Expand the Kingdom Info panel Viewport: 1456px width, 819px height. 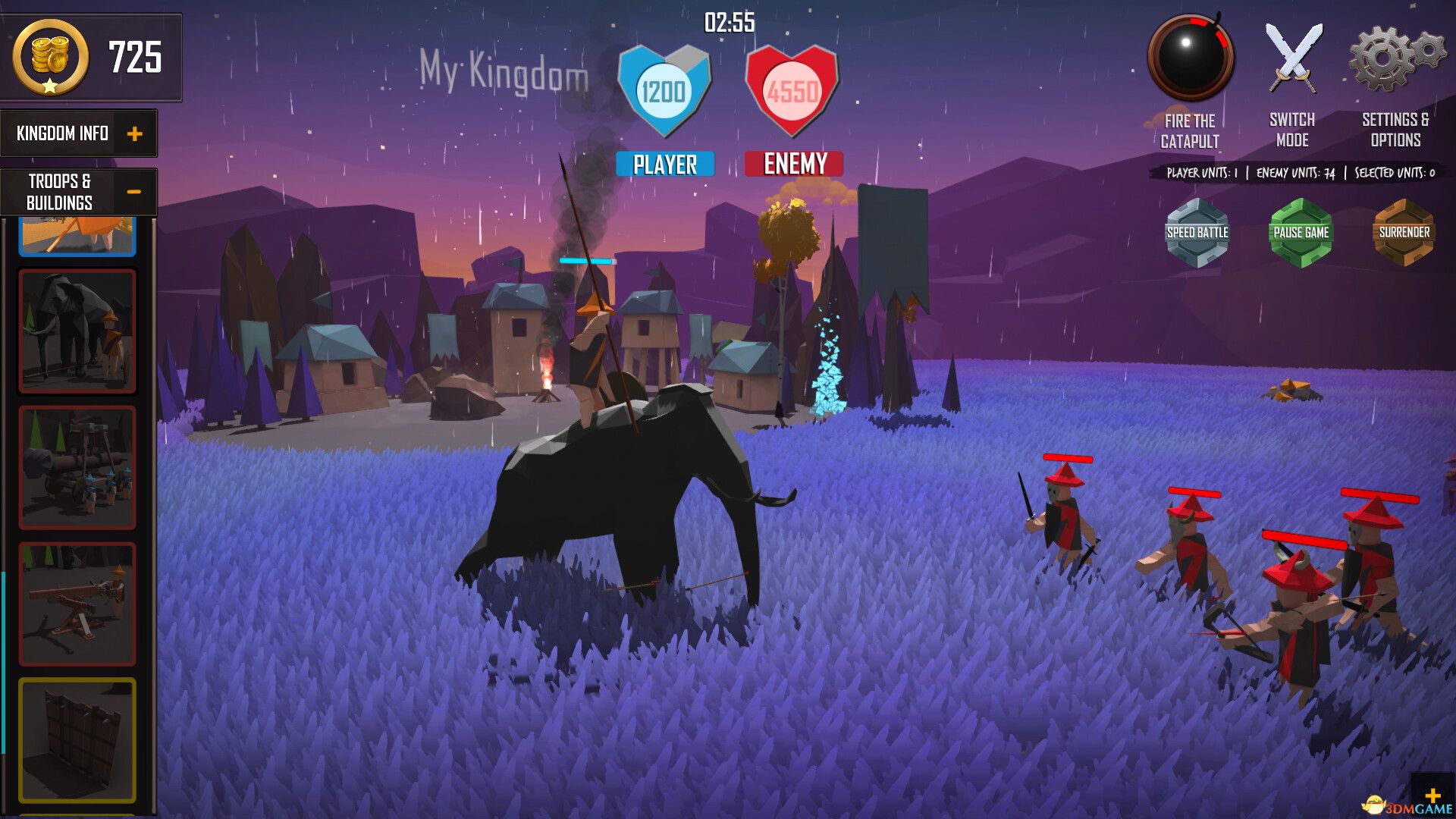click(136, 133)
